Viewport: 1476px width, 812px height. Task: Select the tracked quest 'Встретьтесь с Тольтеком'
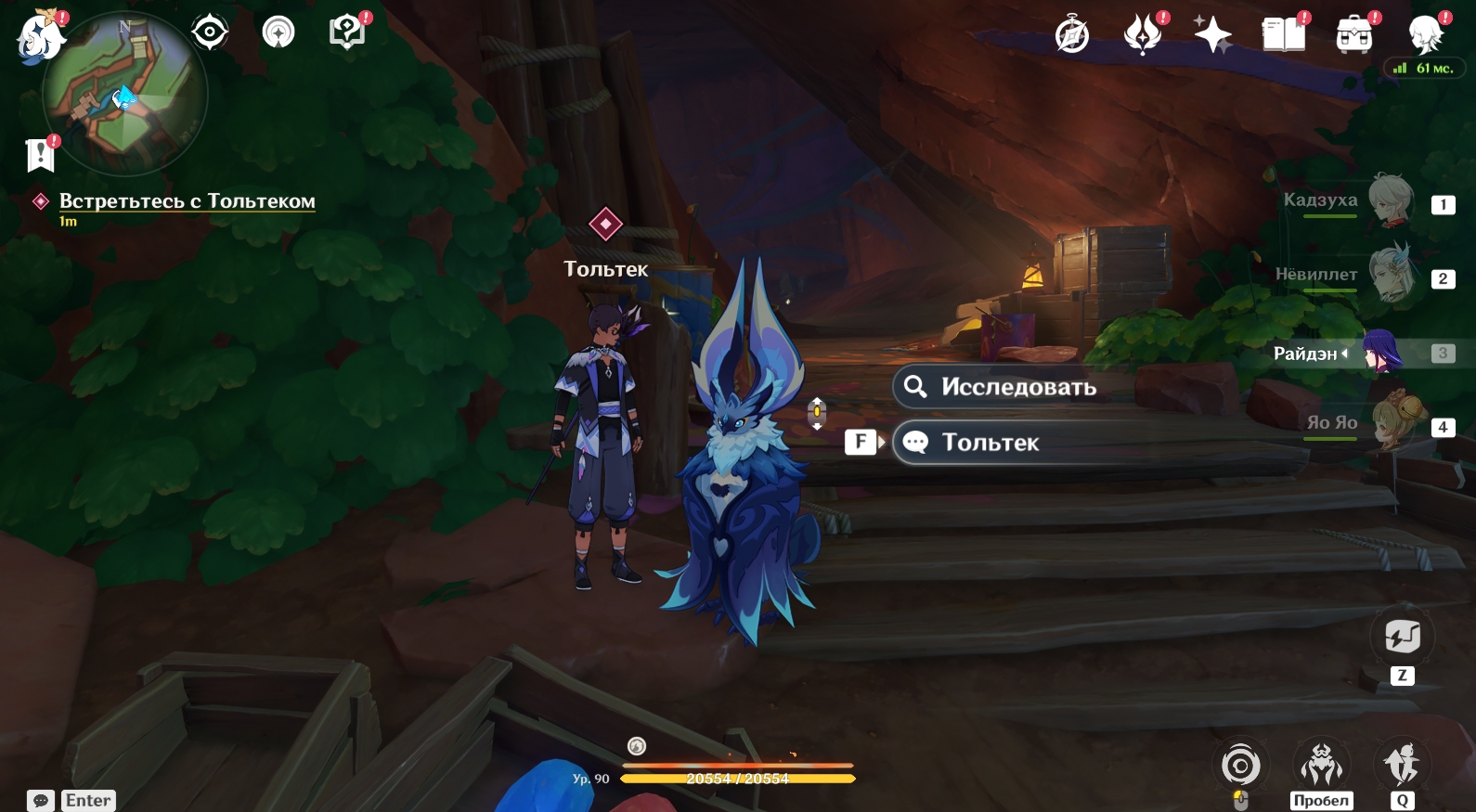(187, 201)
